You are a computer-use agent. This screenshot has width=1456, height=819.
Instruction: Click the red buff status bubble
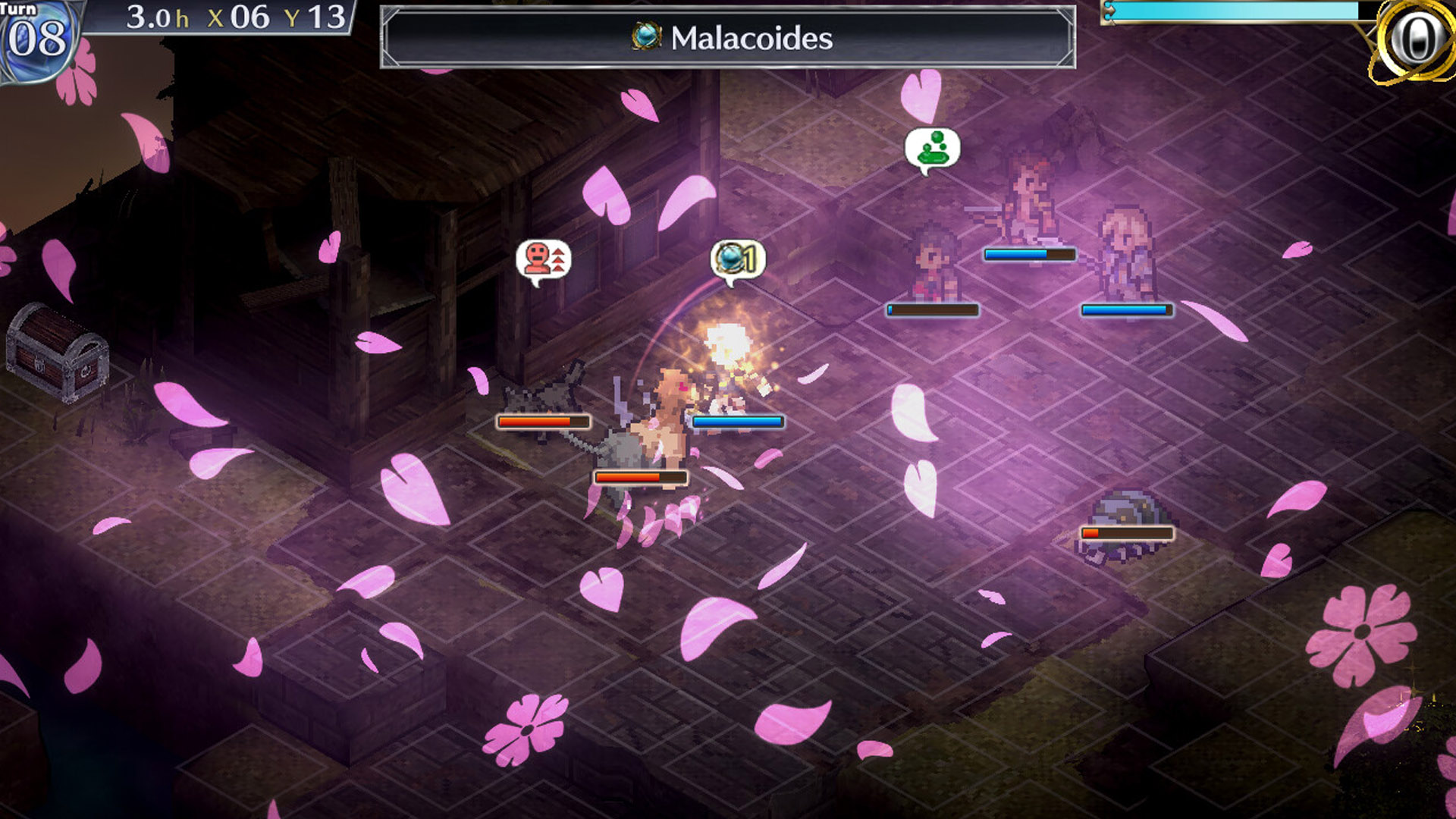tap(543, 260)
